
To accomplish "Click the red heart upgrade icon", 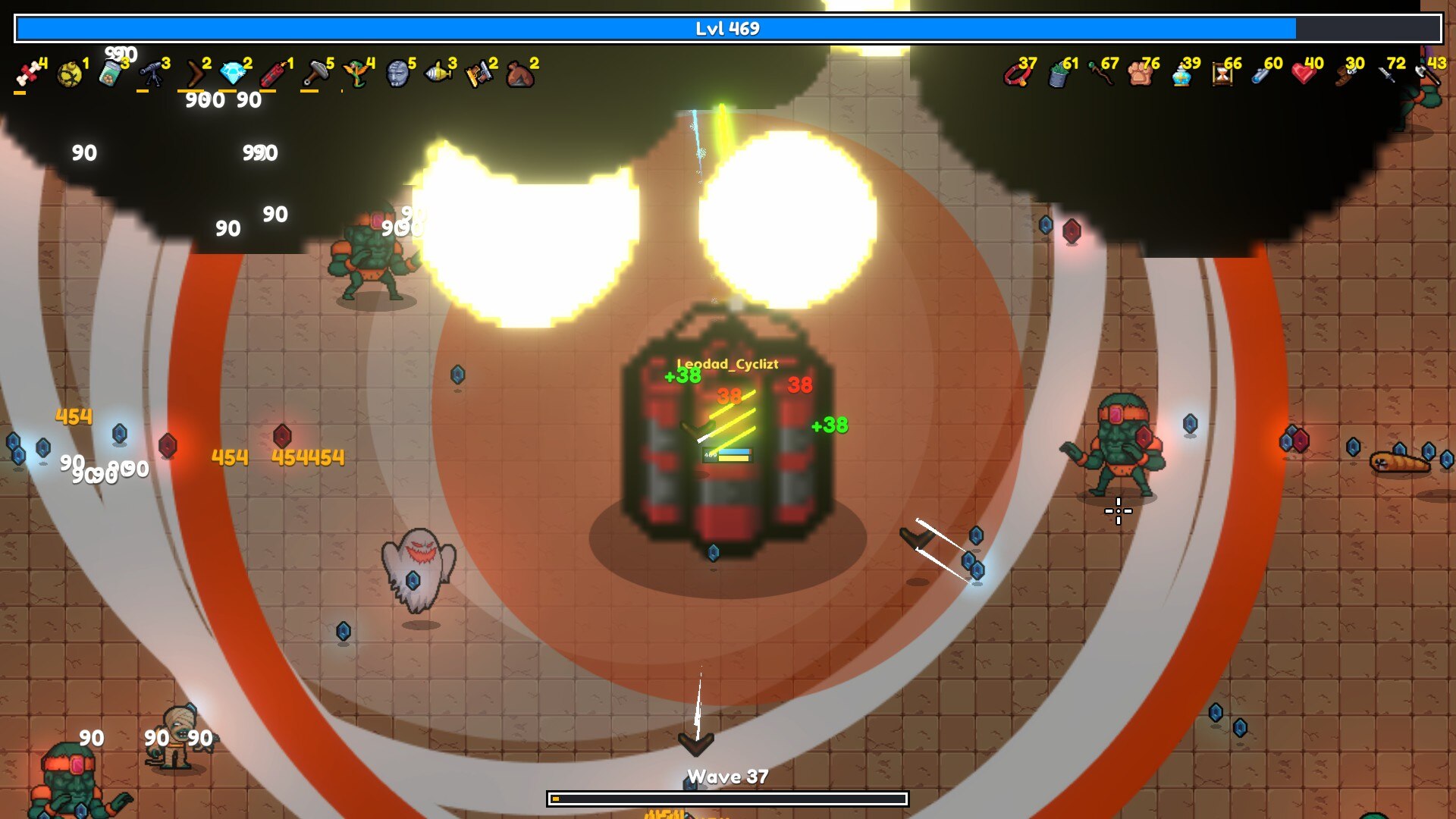I will (1303, 74).
